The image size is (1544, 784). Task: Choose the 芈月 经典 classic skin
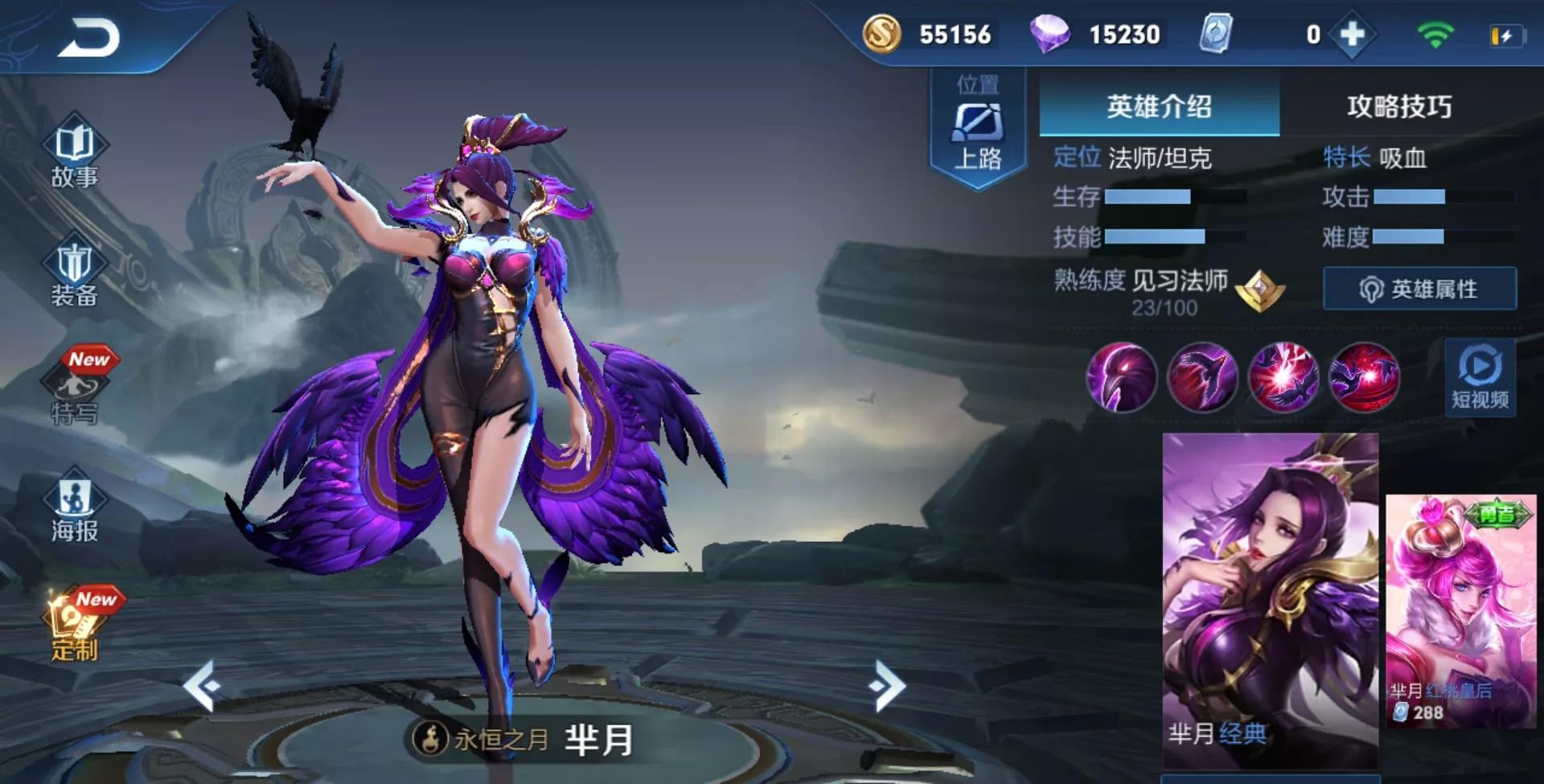click(x=1270, y=599)
